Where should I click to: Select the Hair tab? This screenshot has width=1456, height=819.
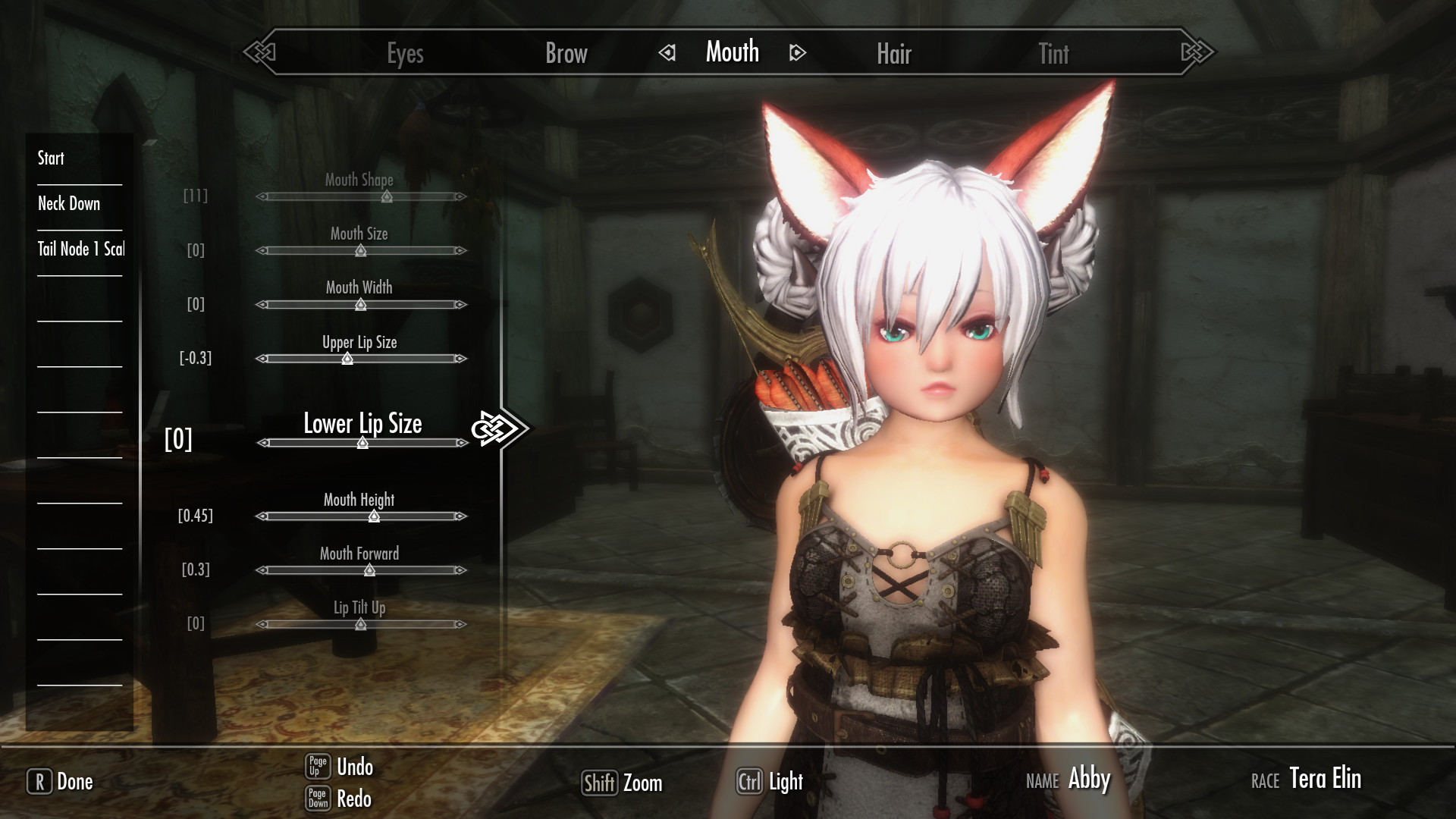click(893, 54)
